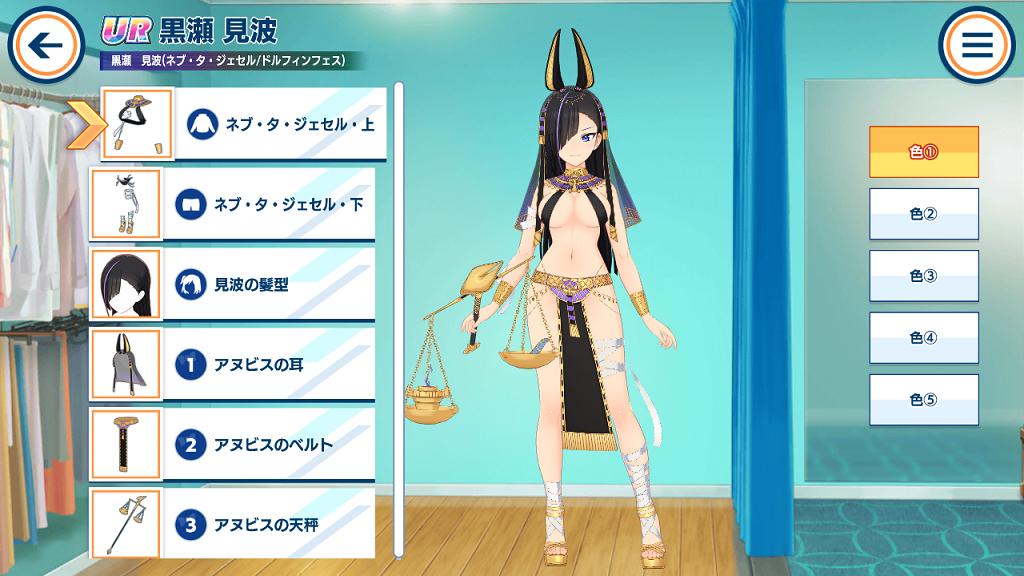Switch to color option 色②
The height and width of the screenshot is (576, 1024).
tap(923, 214)
